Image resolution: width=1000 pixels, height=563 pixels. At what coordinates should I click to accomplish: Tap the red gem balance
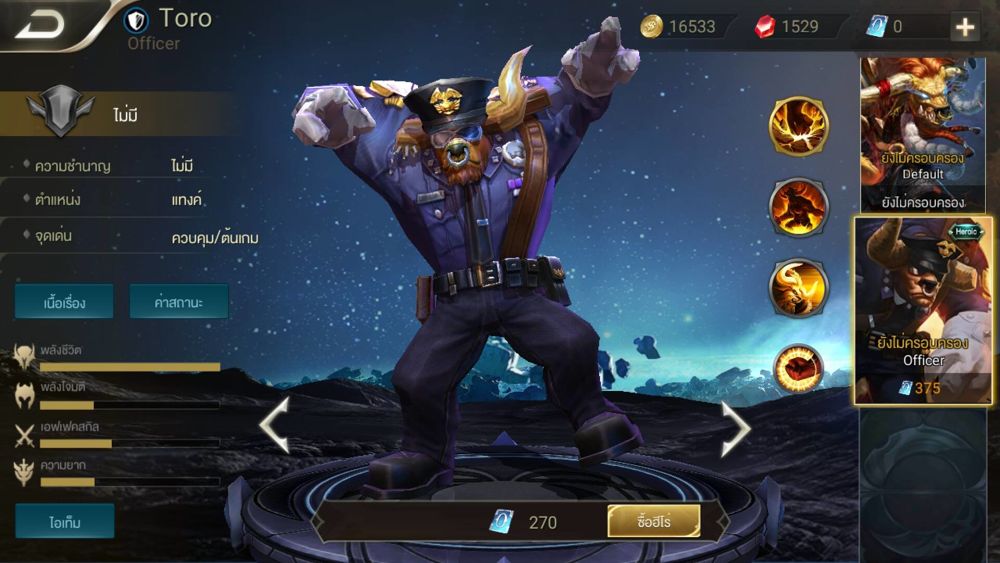click(788, 27)
